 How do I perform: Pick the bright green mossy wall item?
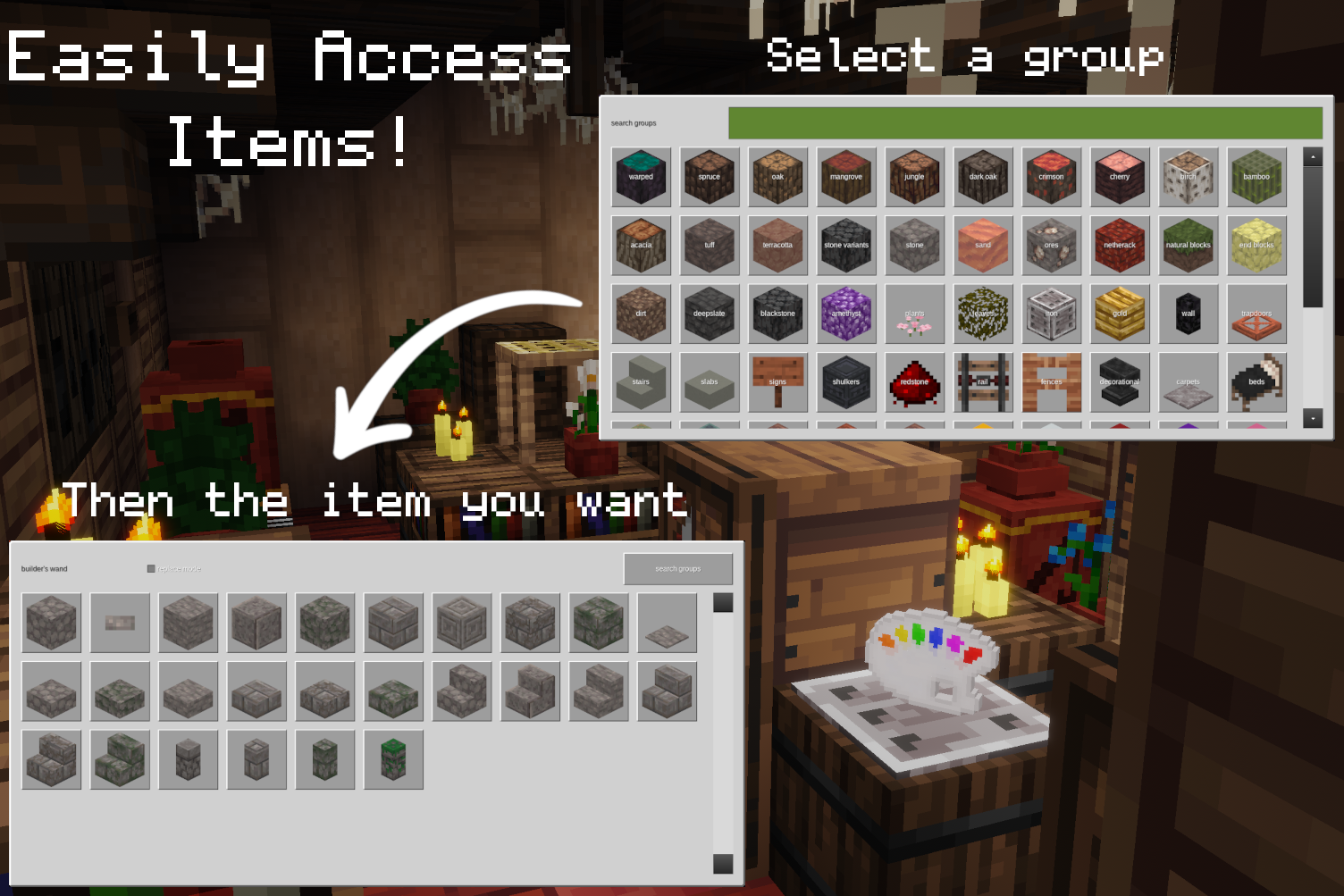(393, 759)
